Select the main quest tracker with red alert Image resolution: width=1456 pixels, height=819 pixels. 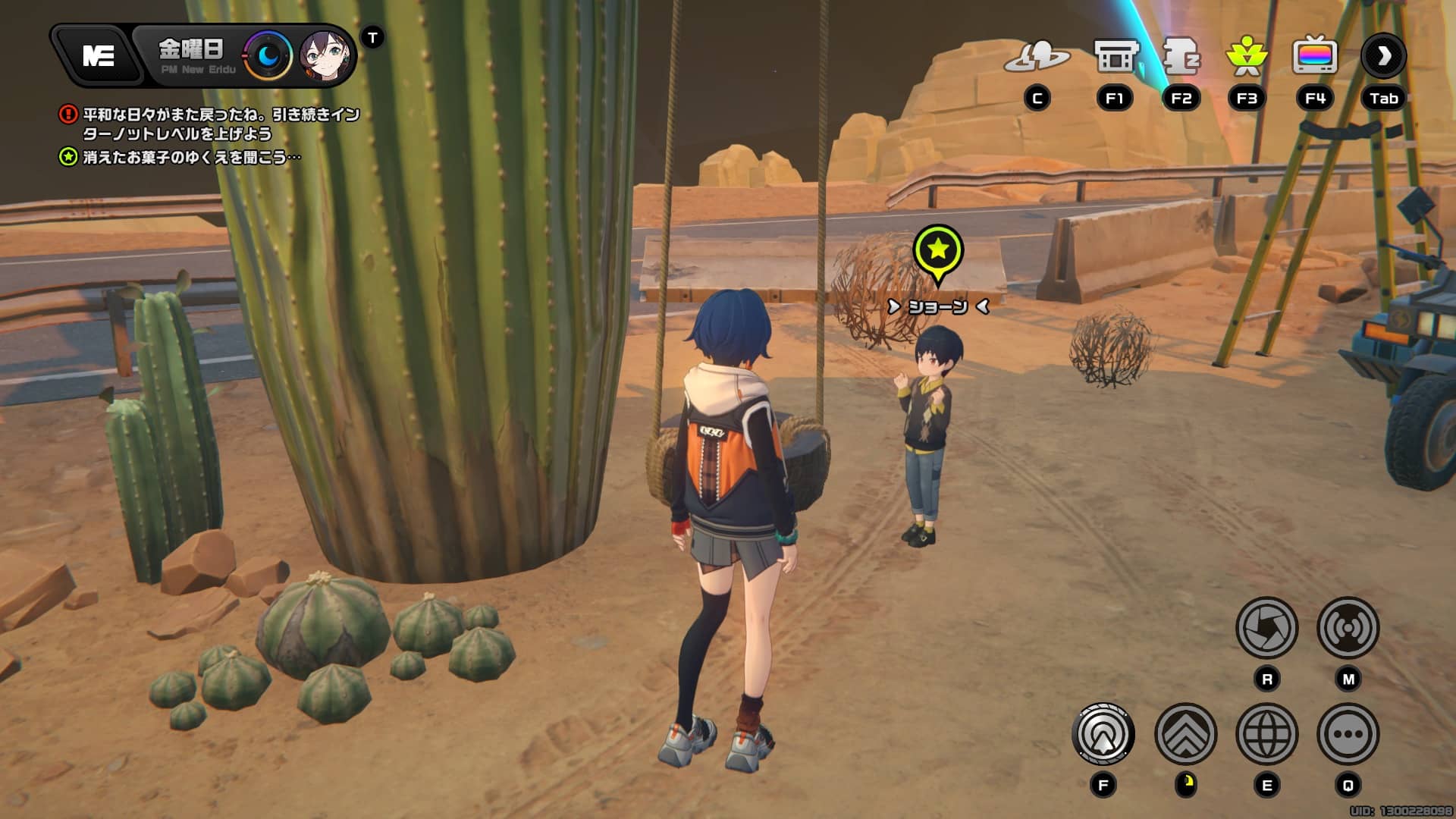pos(220,124)
